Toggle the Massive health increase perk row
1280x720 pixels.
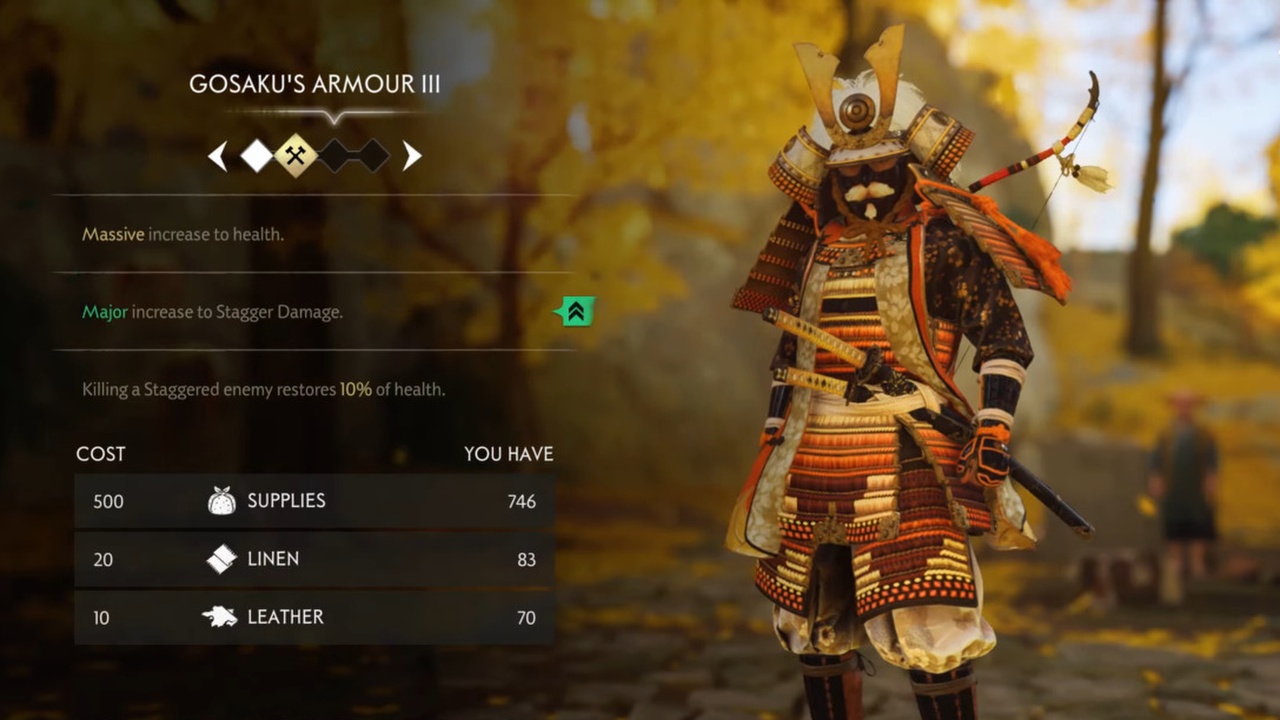click(183, 234)
